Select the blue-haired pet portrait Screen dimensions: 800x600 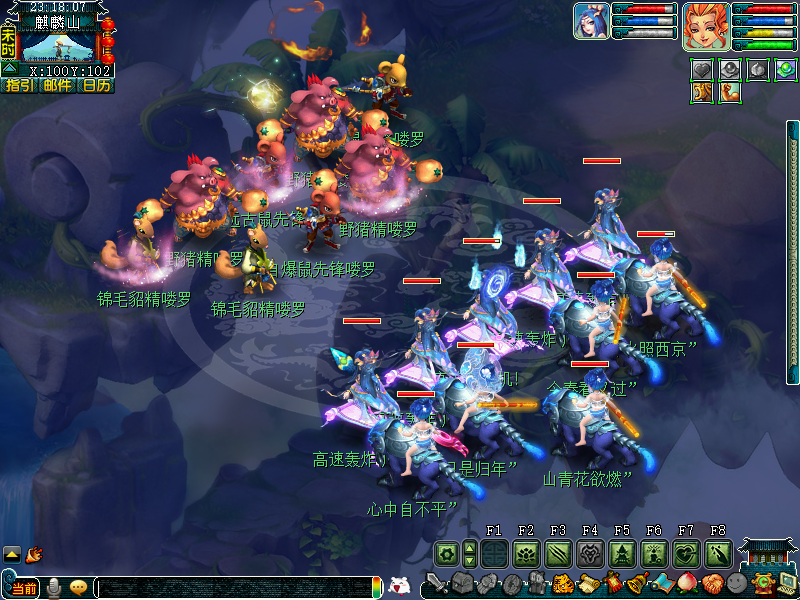[591, 20]
